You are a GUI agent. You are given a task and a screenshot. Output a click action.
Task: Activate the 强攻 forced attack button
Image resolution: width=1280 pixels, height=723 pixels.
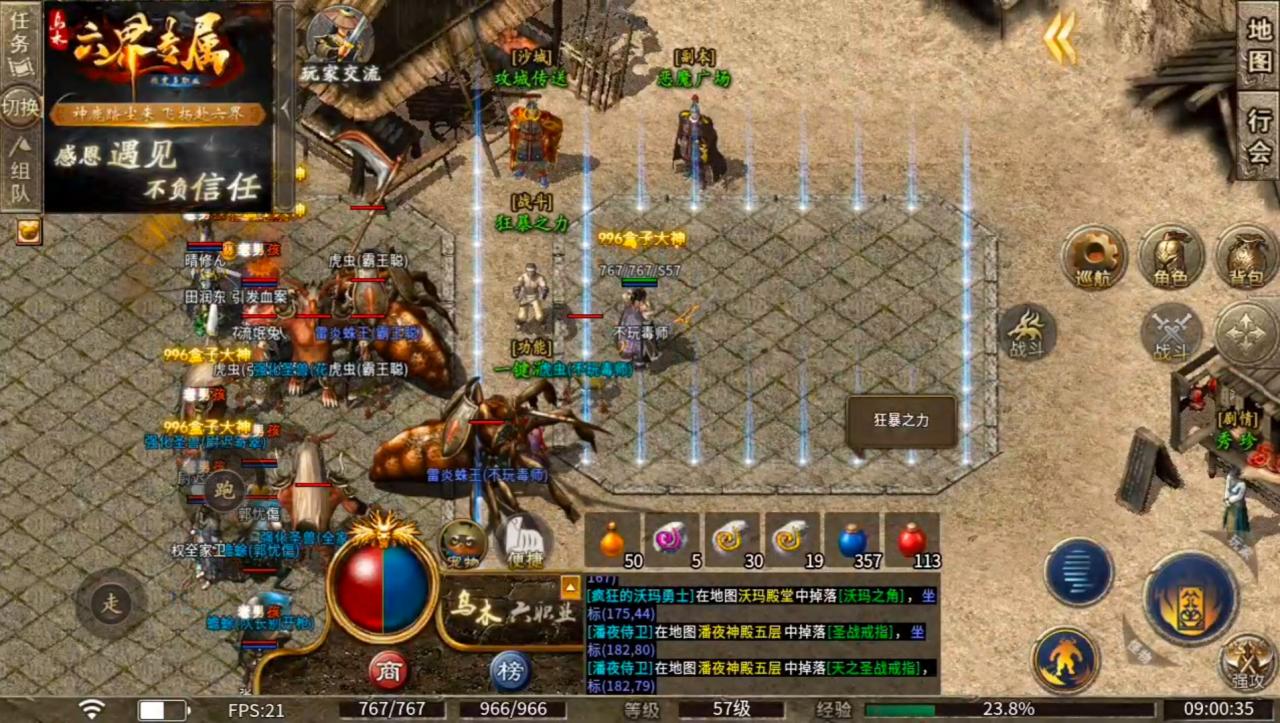pyautogui.click(x=1245, y=661)
